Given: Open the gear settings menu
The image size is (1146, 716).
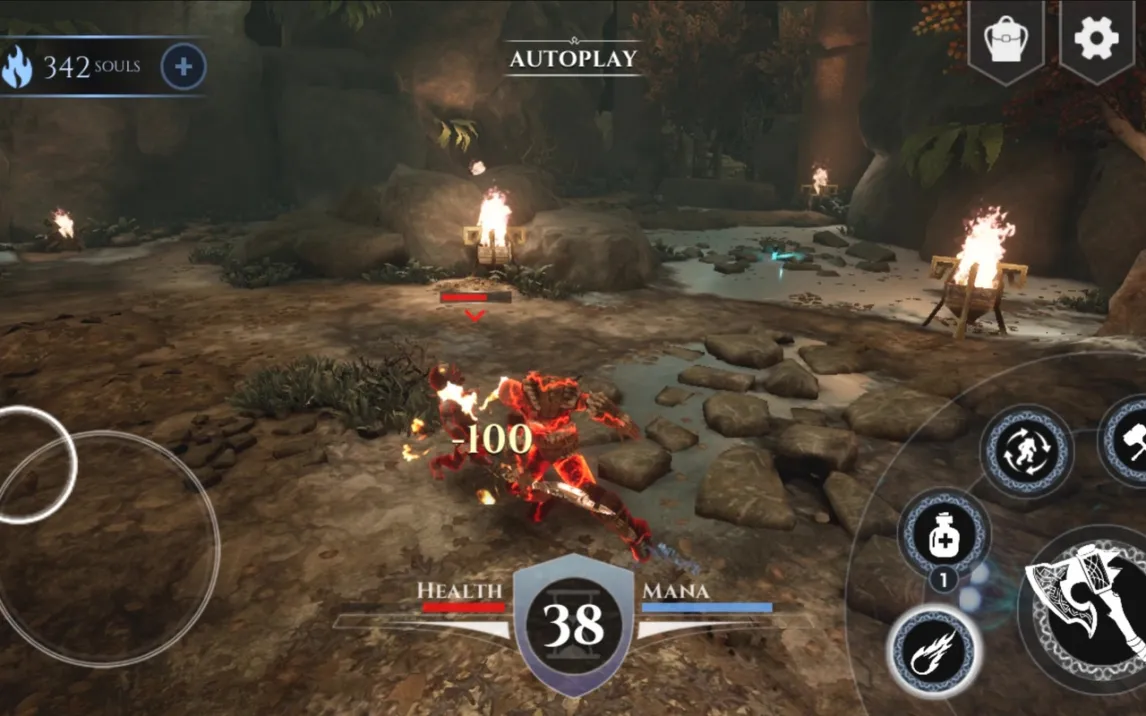Looking at the screenshot, I should [x=1096, y=39].
